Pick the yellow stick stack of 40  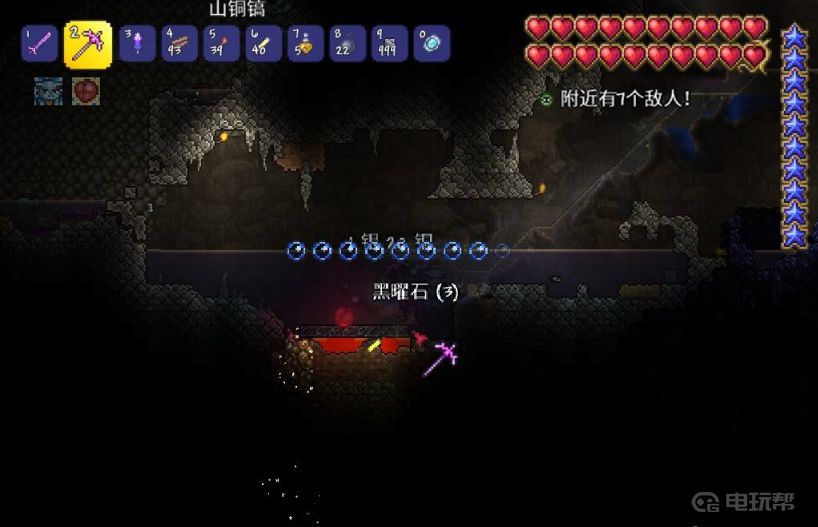tap(264, 43)
